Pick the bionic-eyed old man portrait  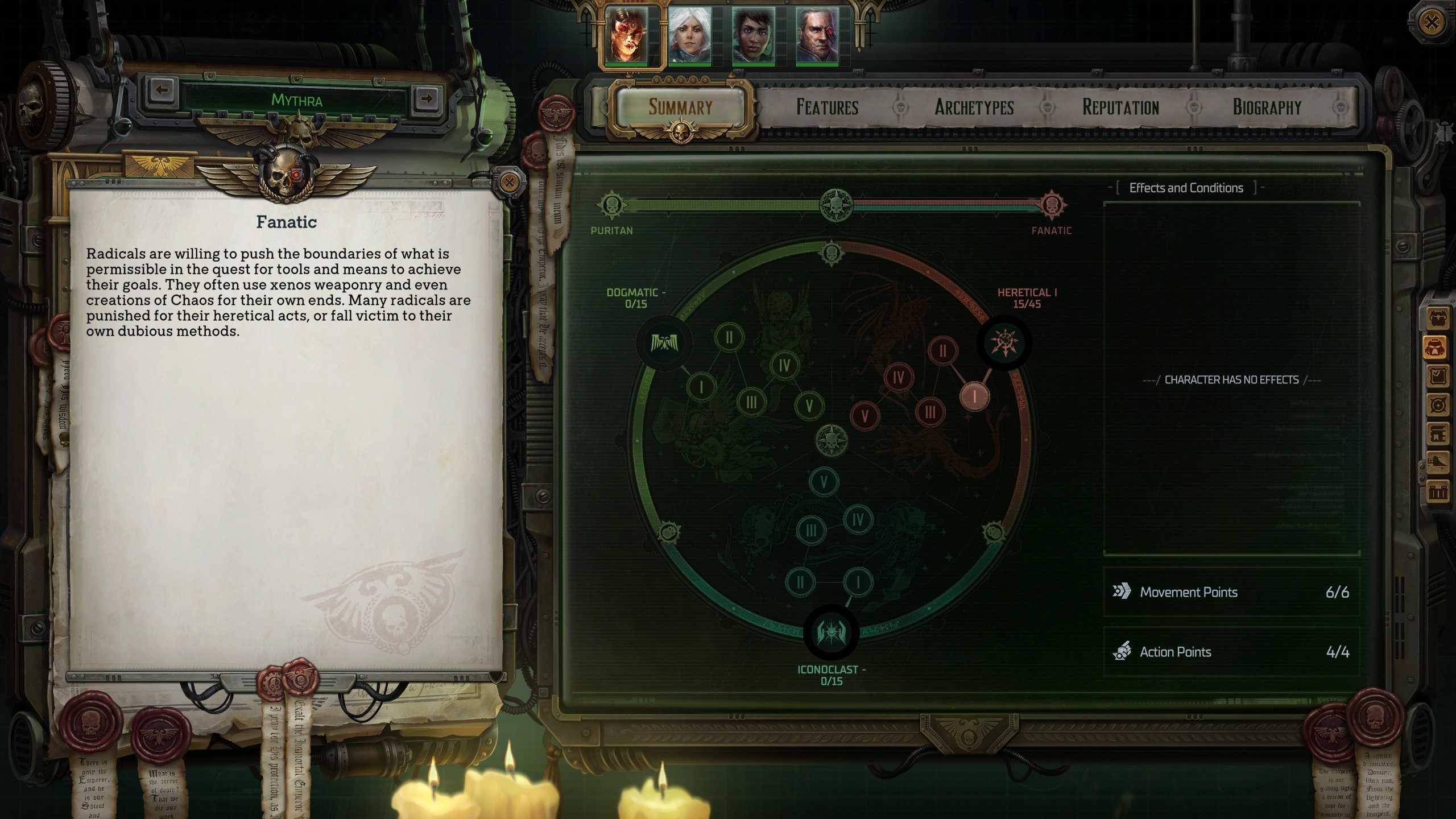click(817, 35)
